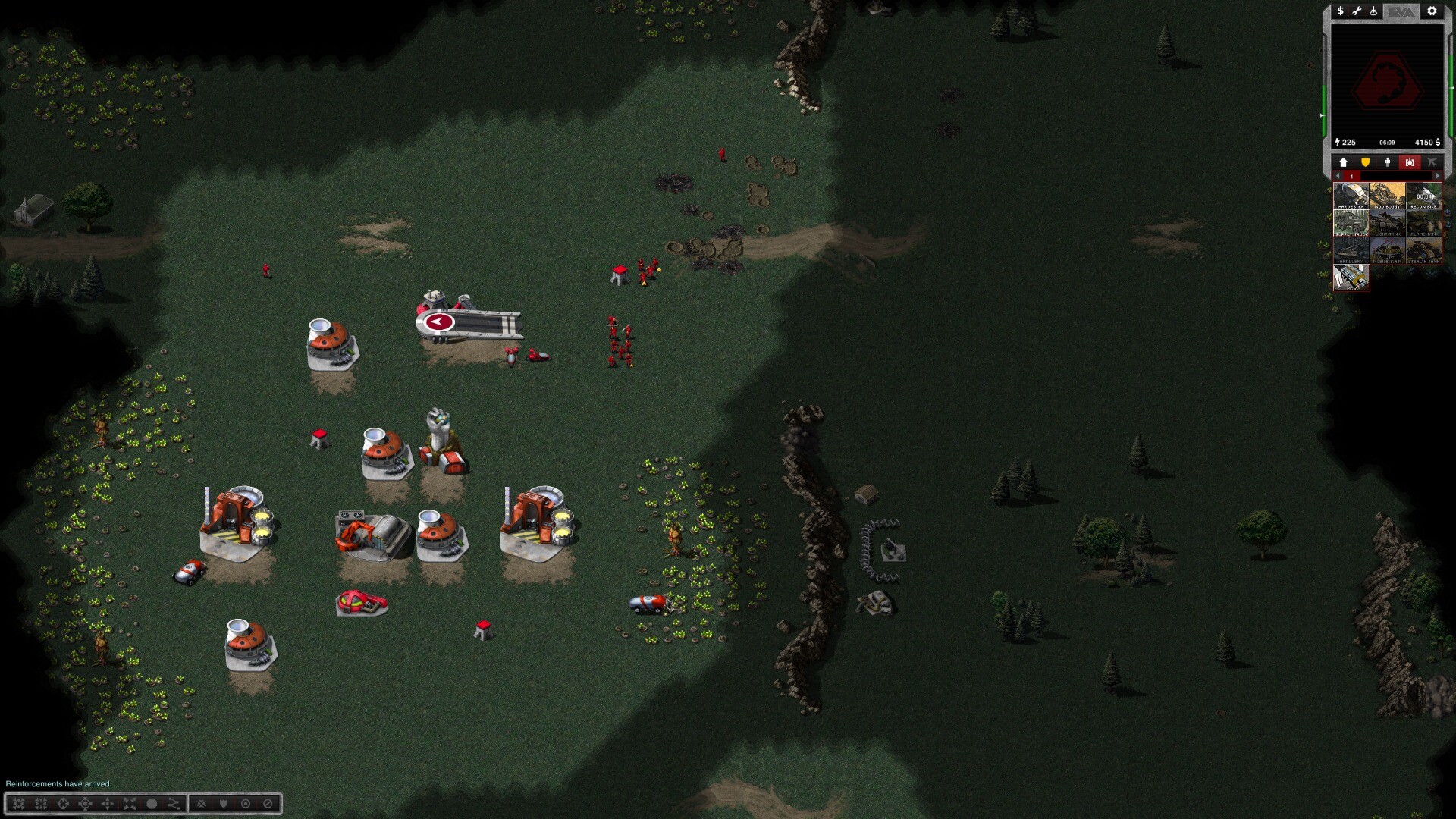1456x819 pixels.
Task: Select the Recon Bike build icon
Action: 1424,196
